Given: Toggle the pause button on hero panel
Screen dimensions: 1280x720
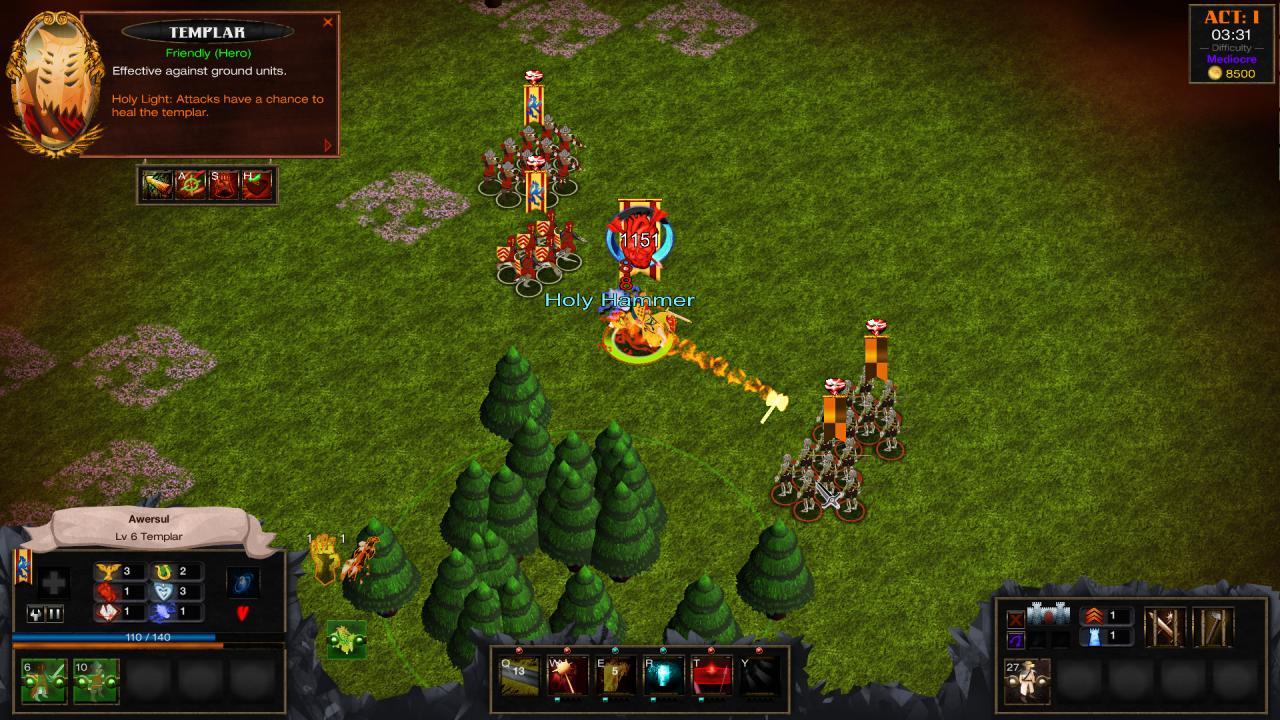Looking at the screenshot, I should 52,614.
